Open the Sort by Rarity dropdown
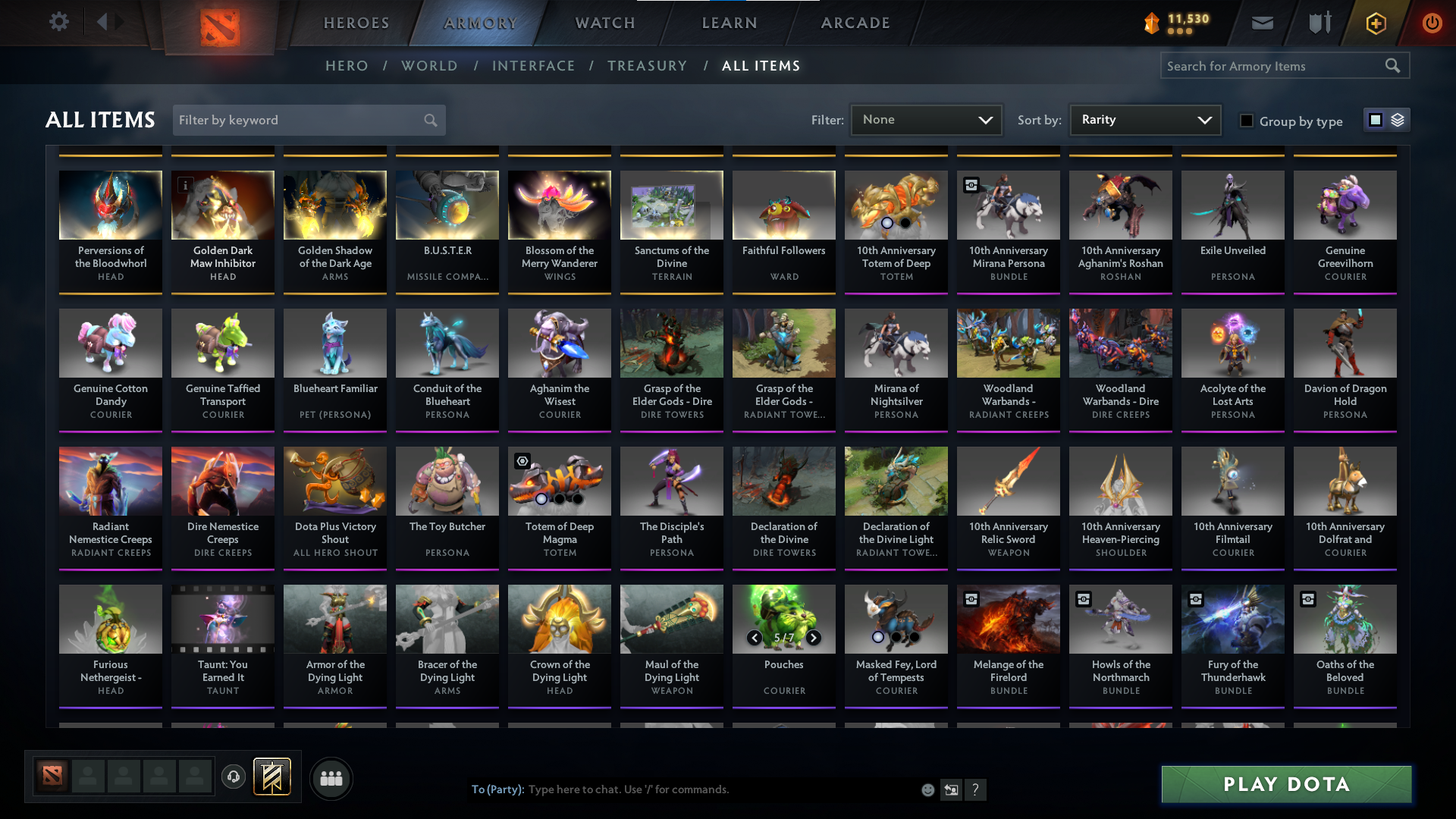The image size is (1456, 819). coord(1144,119)
